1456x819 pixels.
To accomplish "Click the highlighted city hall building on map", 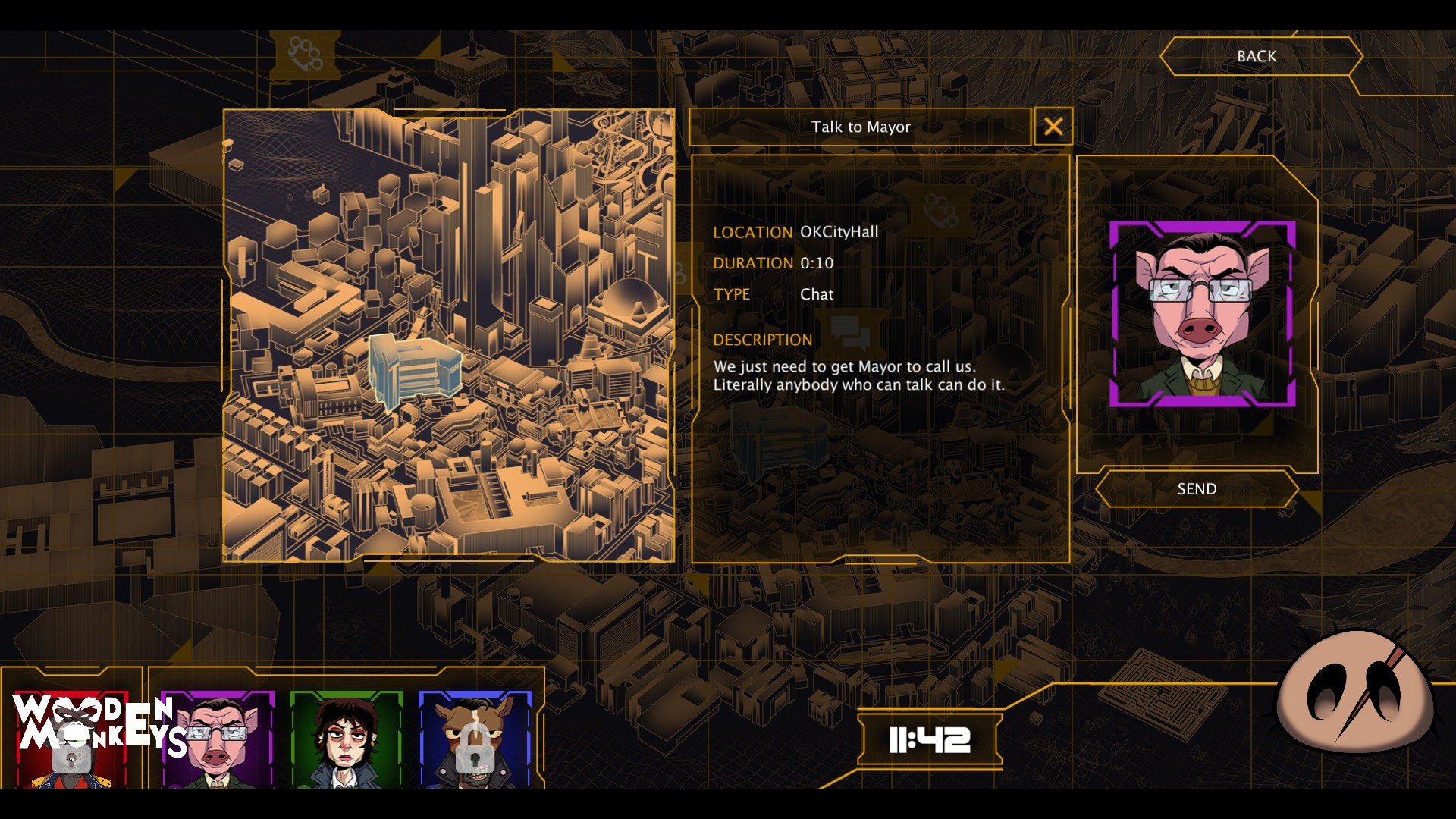I will pos(414,369).
